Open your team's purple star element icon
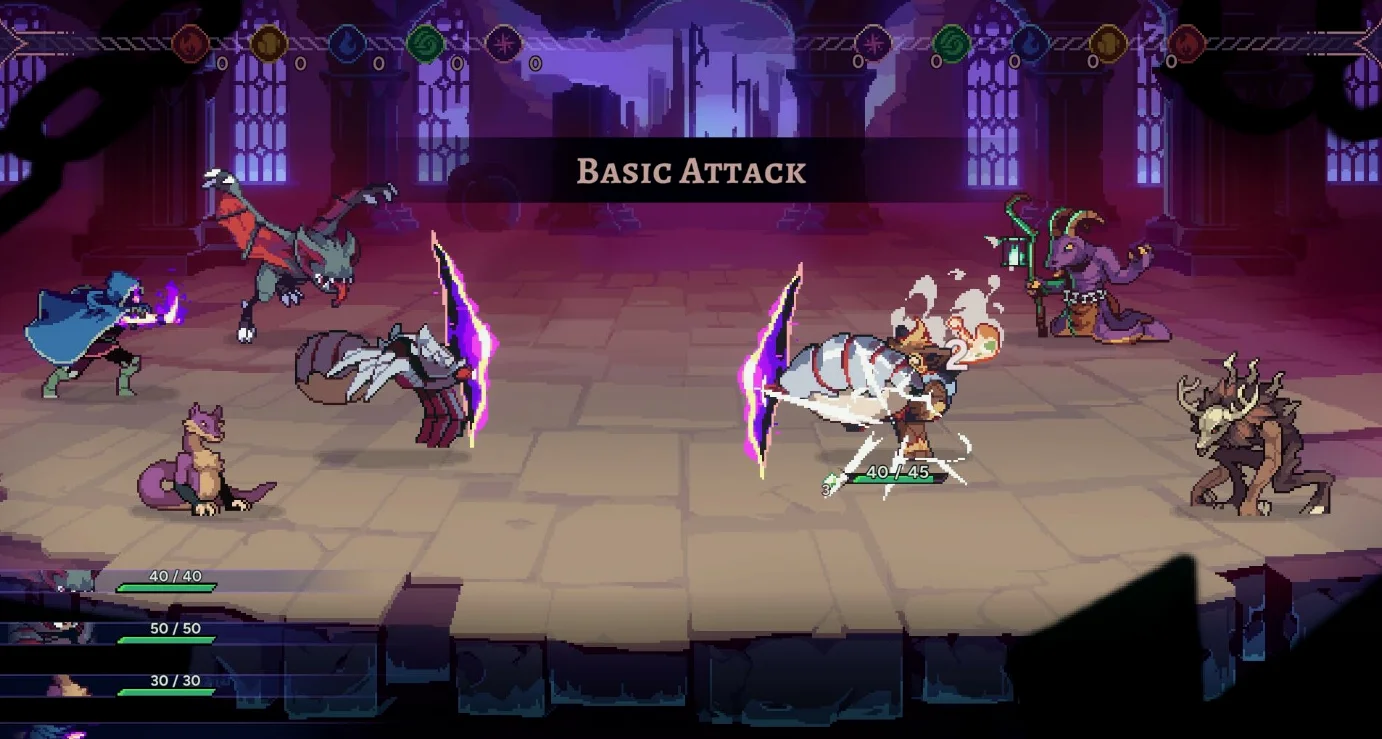The image size is (1382, 739). (x=503, y=44)
